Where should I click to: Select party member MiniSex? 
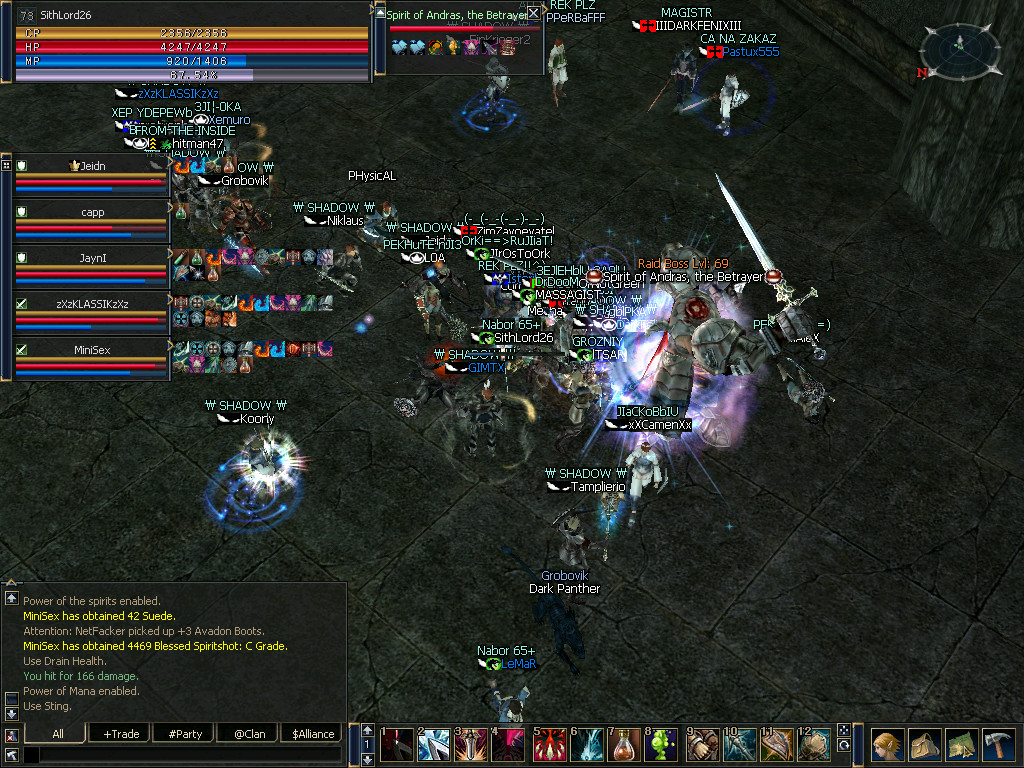click(92, 350)
